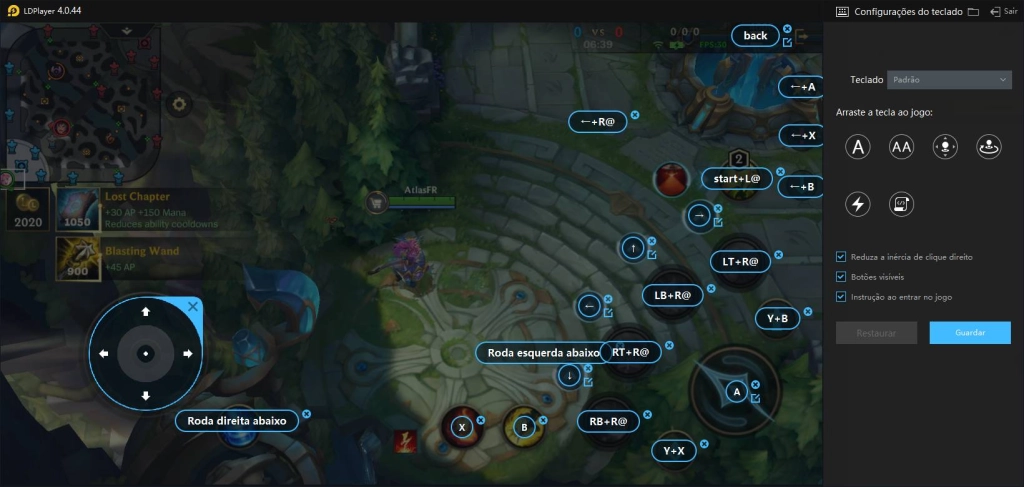Close the directional pad mapping
This screenshot has width=1024, height=487.
tap(193, 307)
